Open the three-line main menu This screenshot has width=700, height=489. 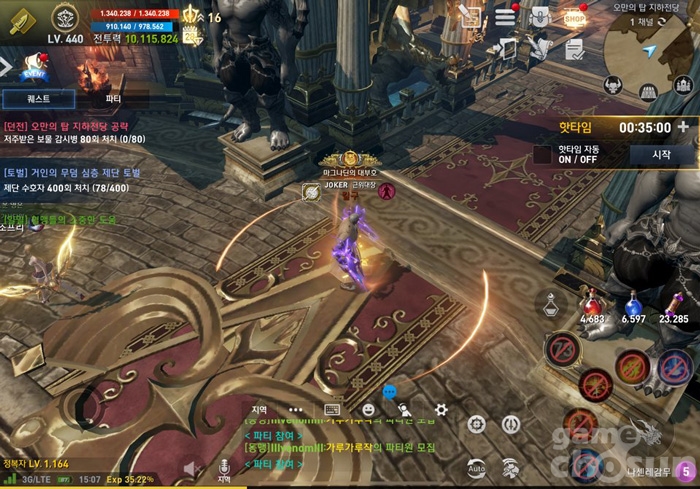click(x=506, y=17)
